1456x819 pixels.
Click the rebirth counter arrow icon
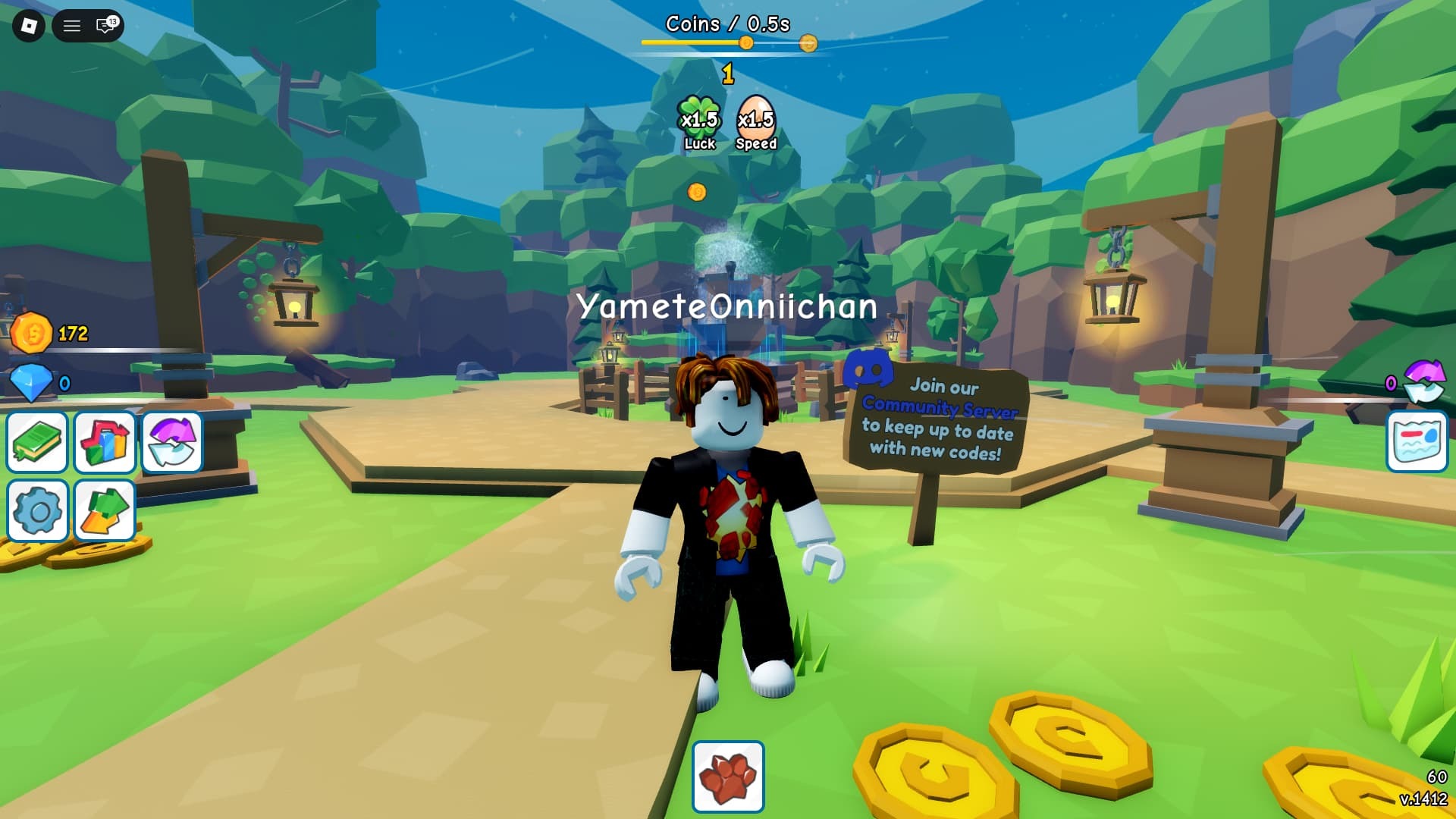click(1424, 381)
